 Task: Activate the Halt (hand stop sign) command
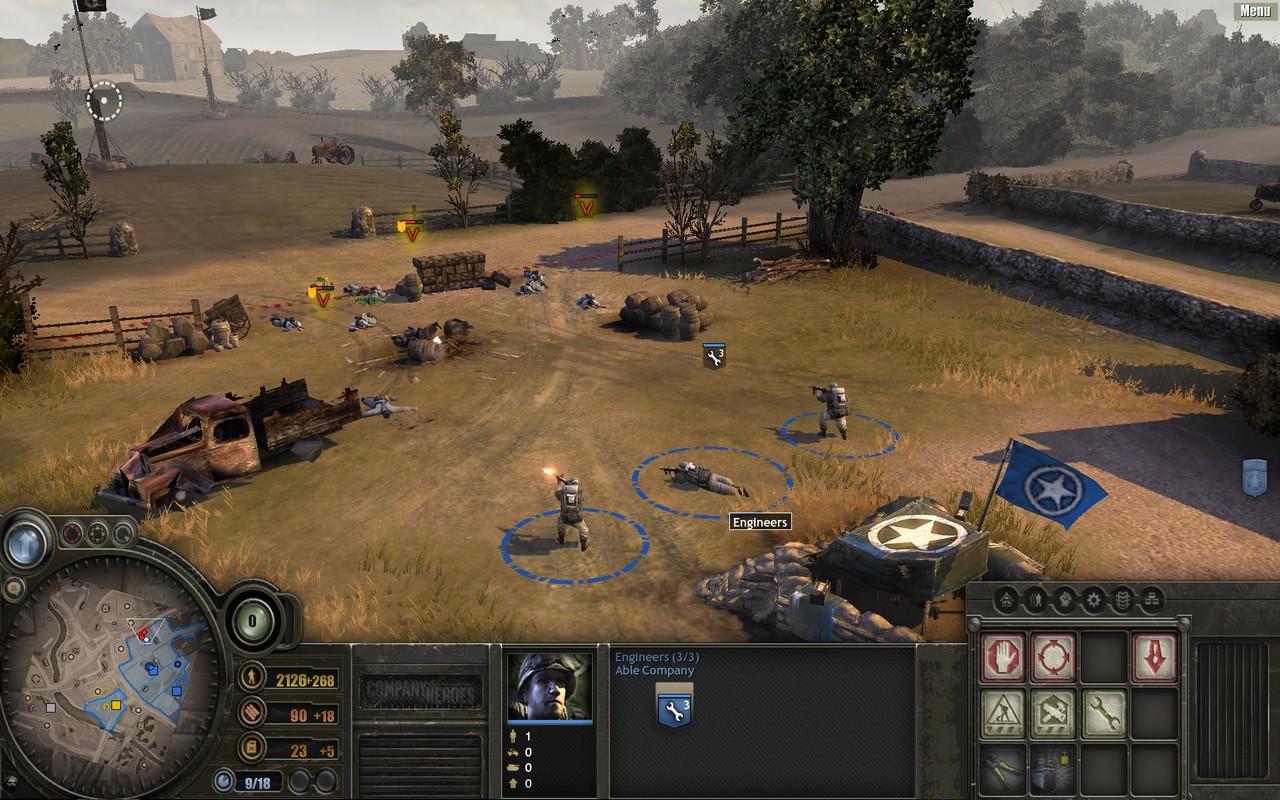1003,658
